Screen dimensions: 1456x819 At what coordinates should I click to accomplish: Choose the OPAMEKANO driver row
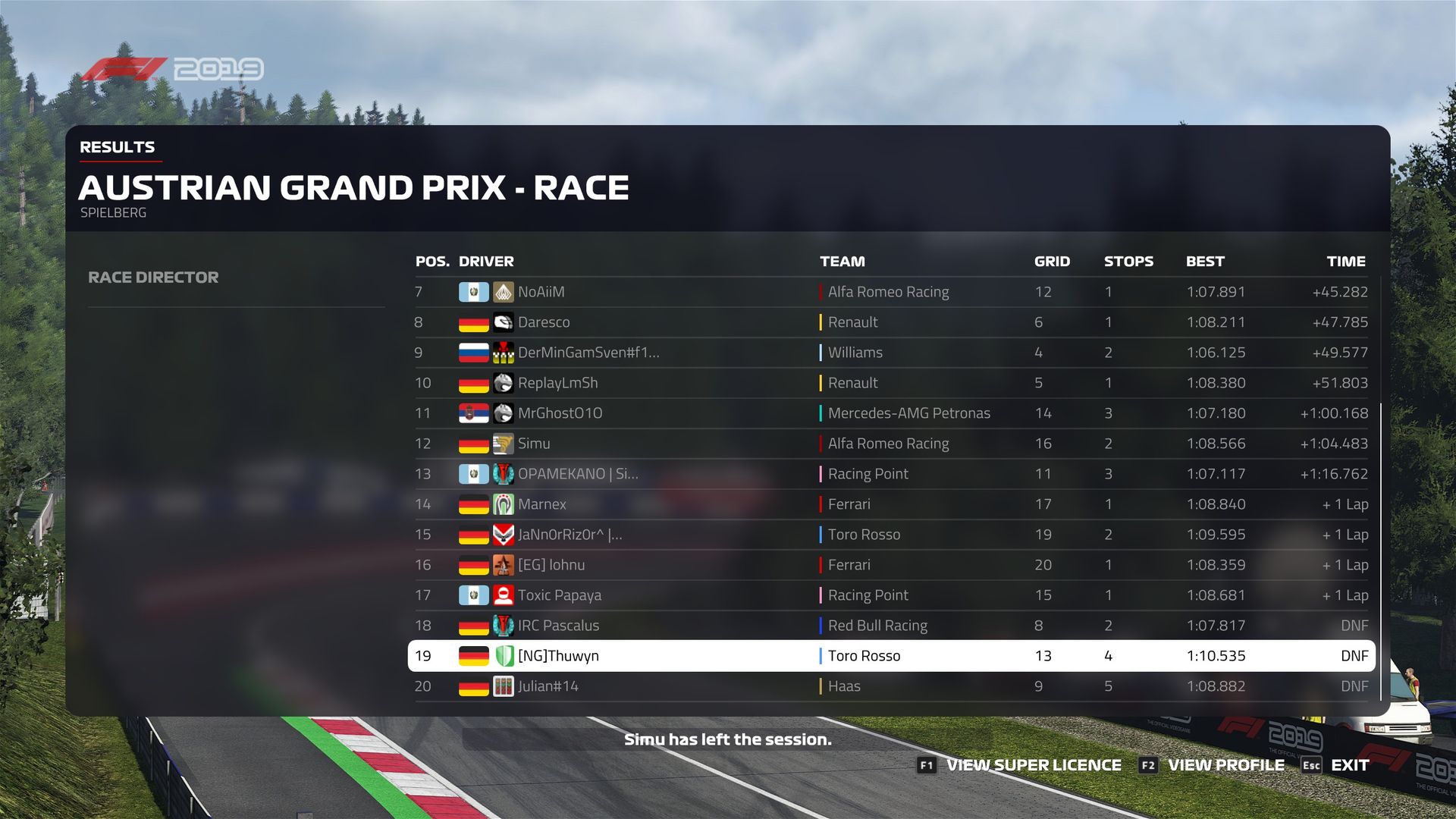[891, 474]
